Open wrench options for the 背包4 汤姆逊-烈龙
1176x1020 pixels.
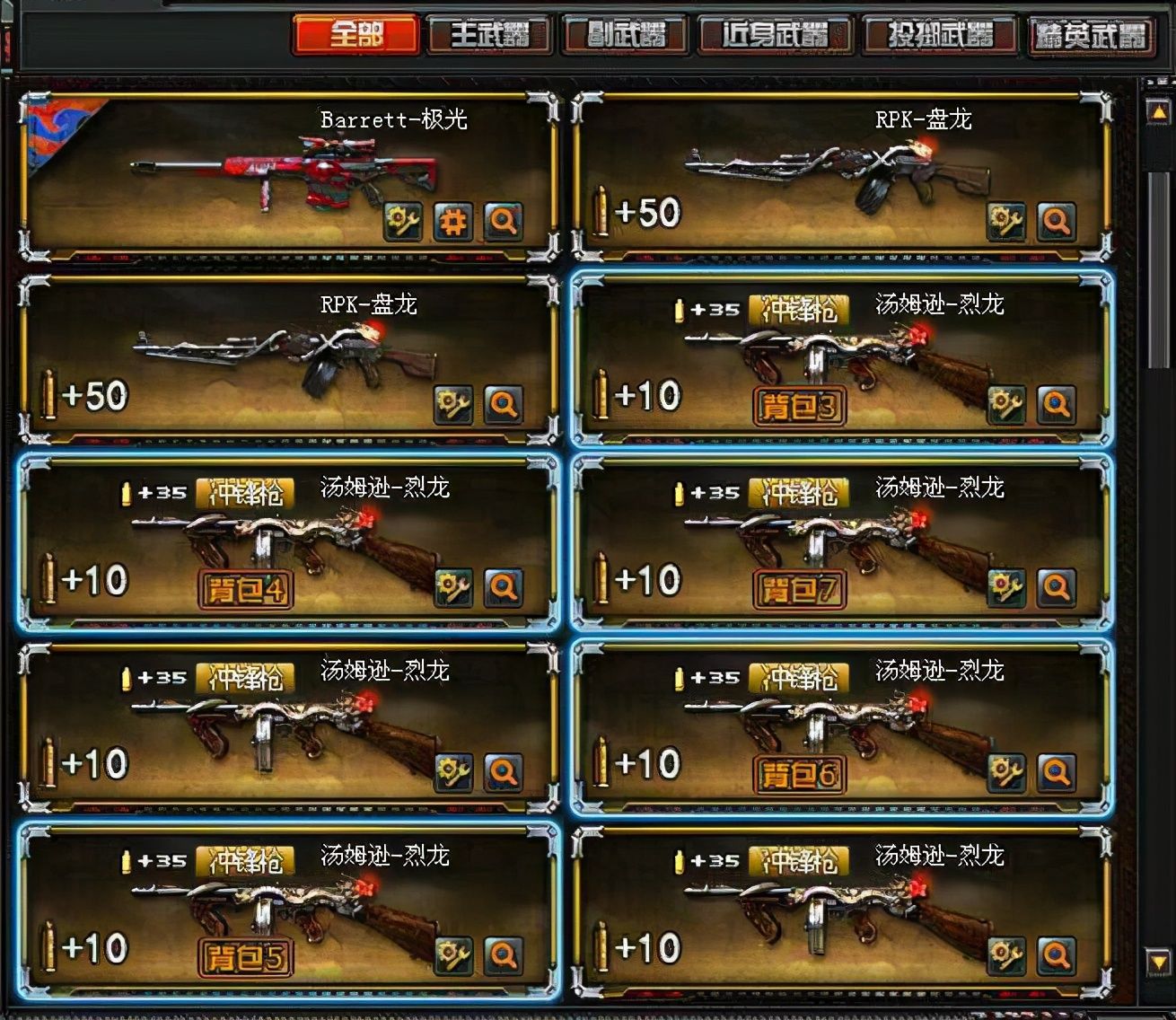[x=453, y=588]
